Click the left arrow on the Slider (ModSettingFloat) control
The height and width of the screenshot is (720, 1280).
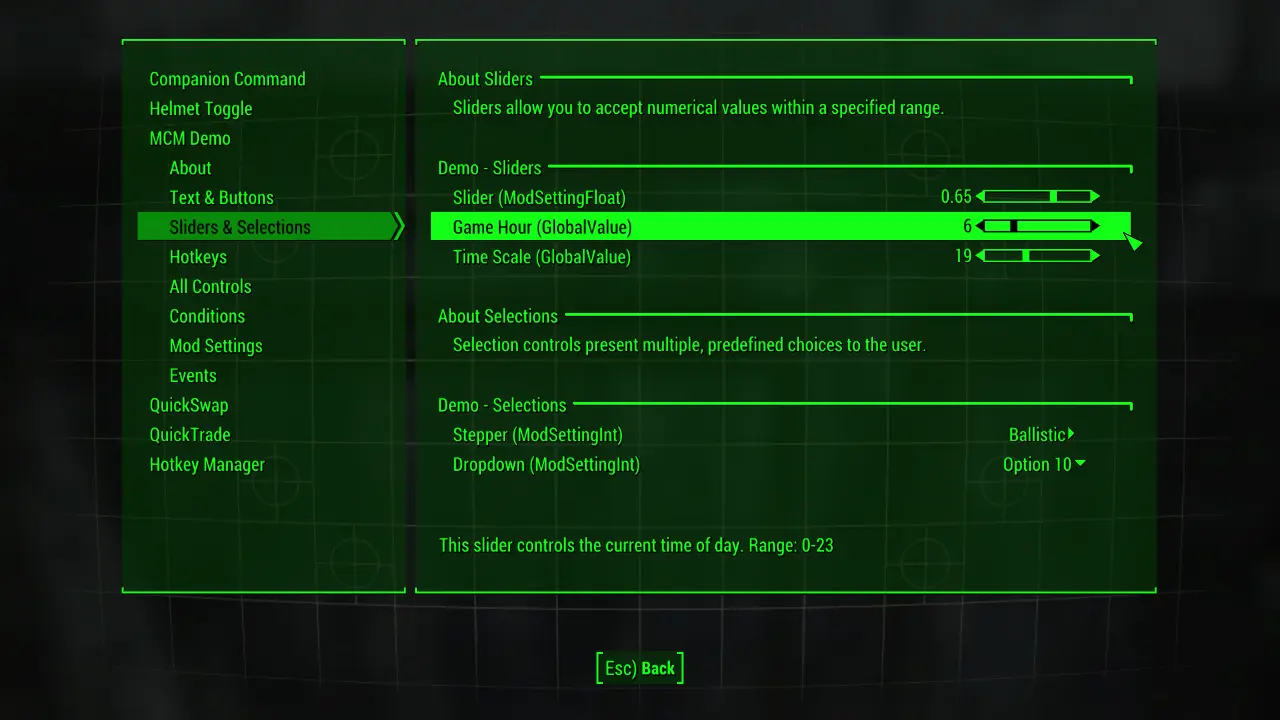980,196
